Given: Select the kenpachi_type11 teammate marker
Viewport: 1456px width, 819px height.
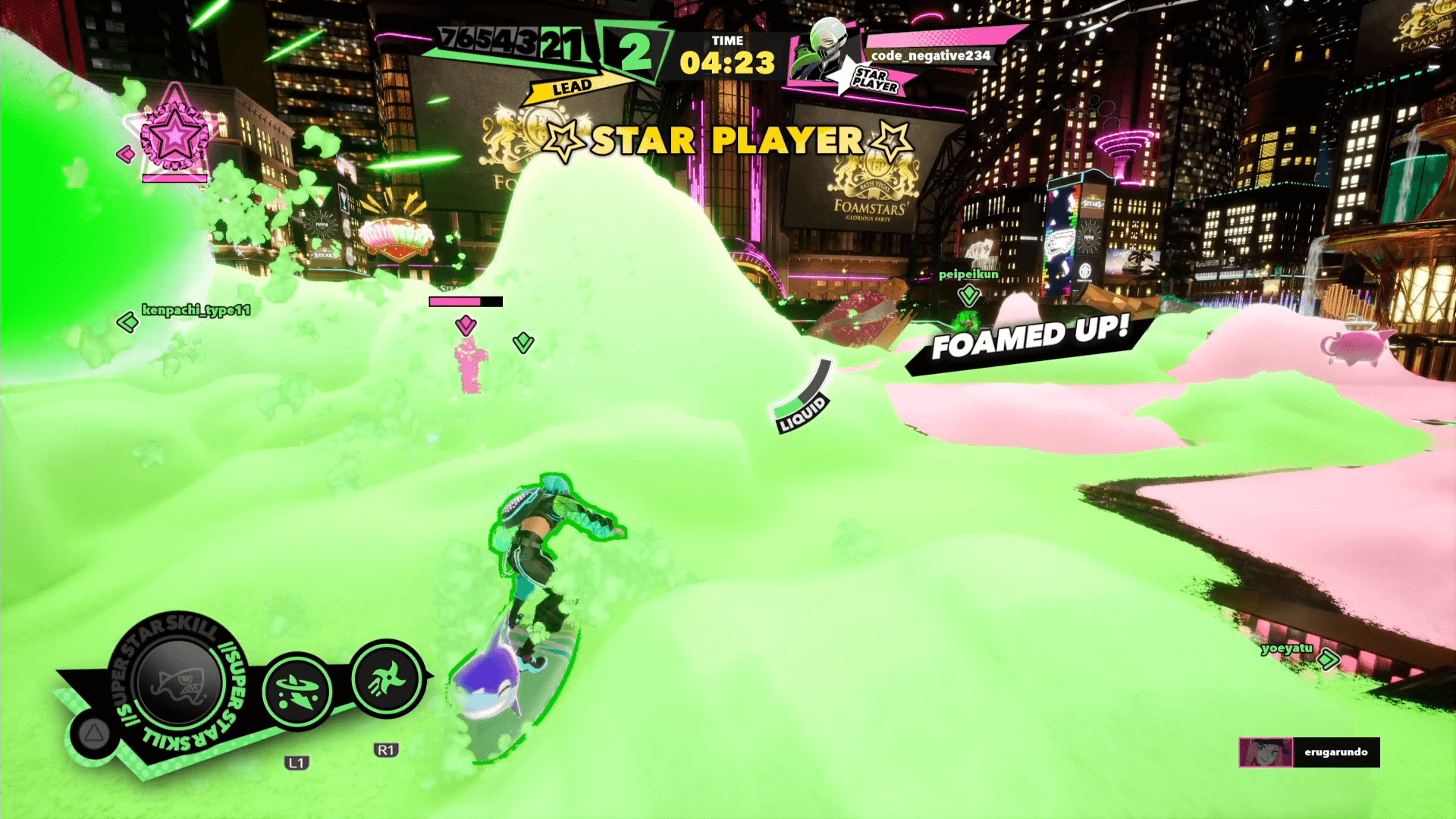Looking at the screenshot, I should click(127, 322).
